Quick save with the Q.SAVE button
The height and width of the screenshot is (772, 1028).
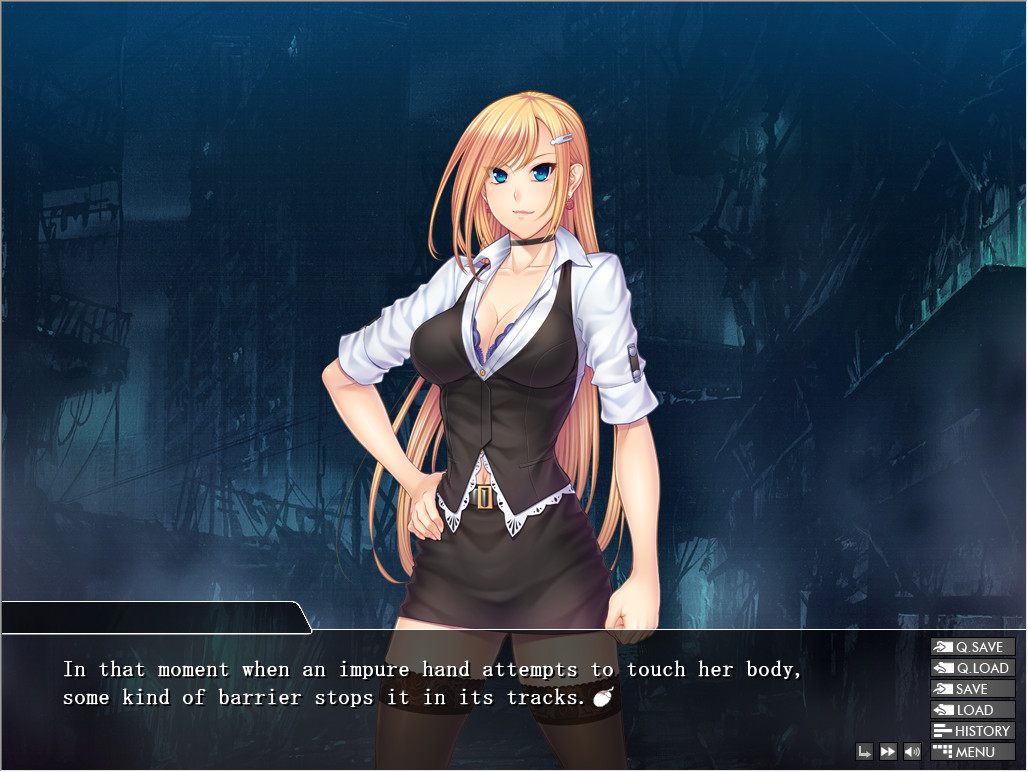point(972,647)
